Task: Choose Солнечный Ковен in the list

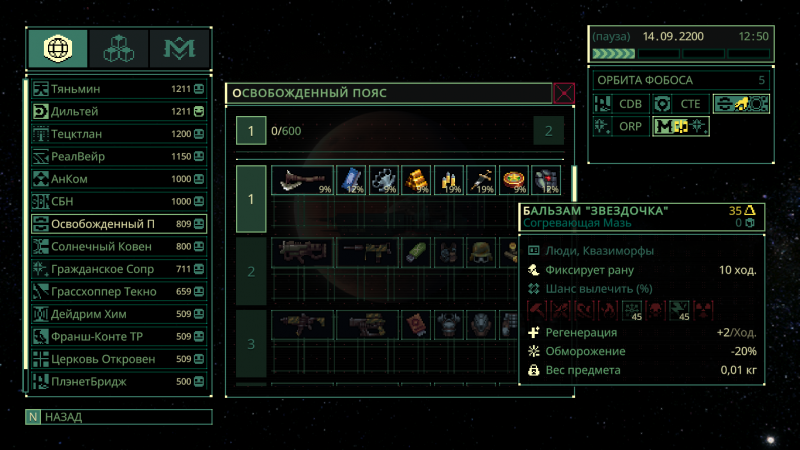Action: click(110, 246)
